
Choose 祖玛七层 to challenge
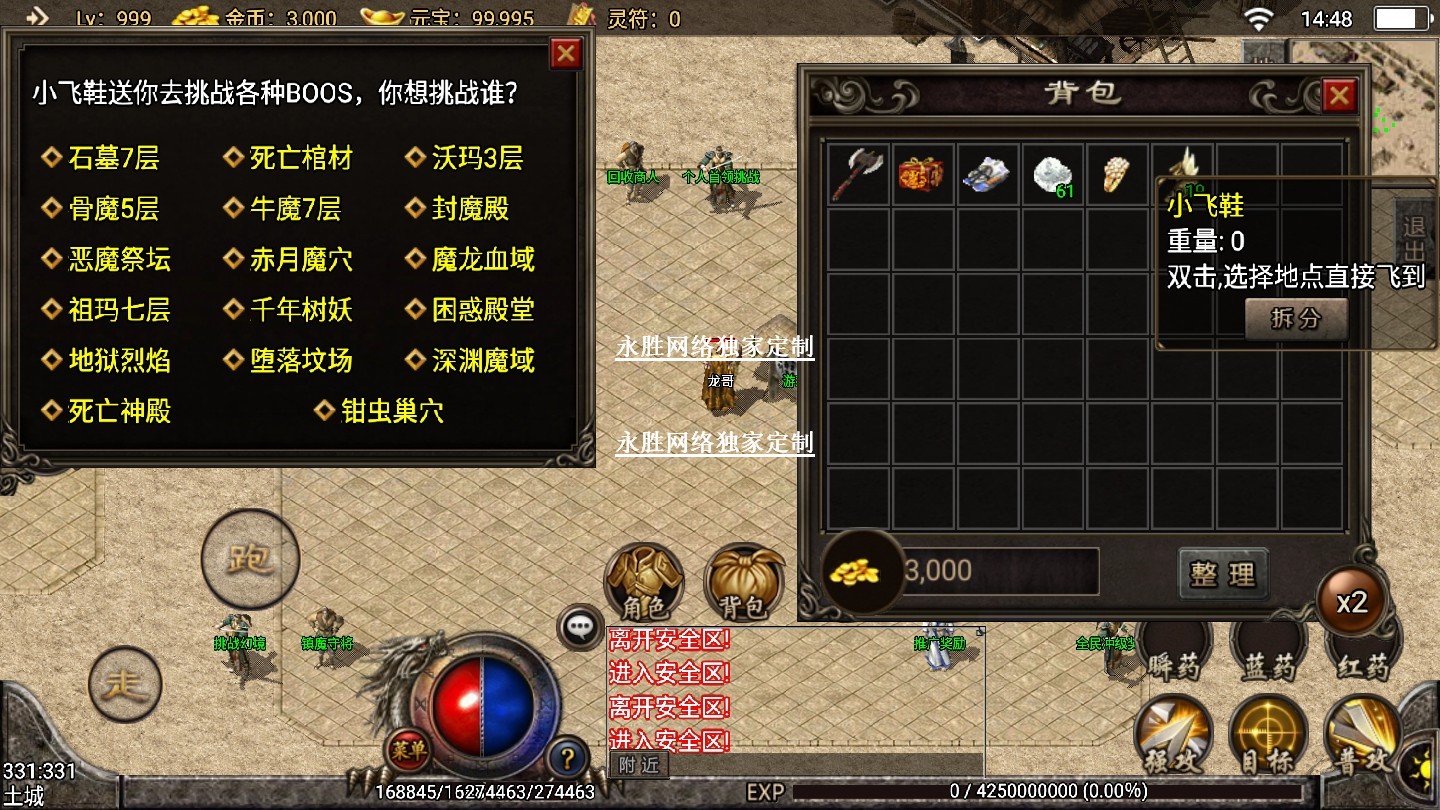click(x=119, y=310)
